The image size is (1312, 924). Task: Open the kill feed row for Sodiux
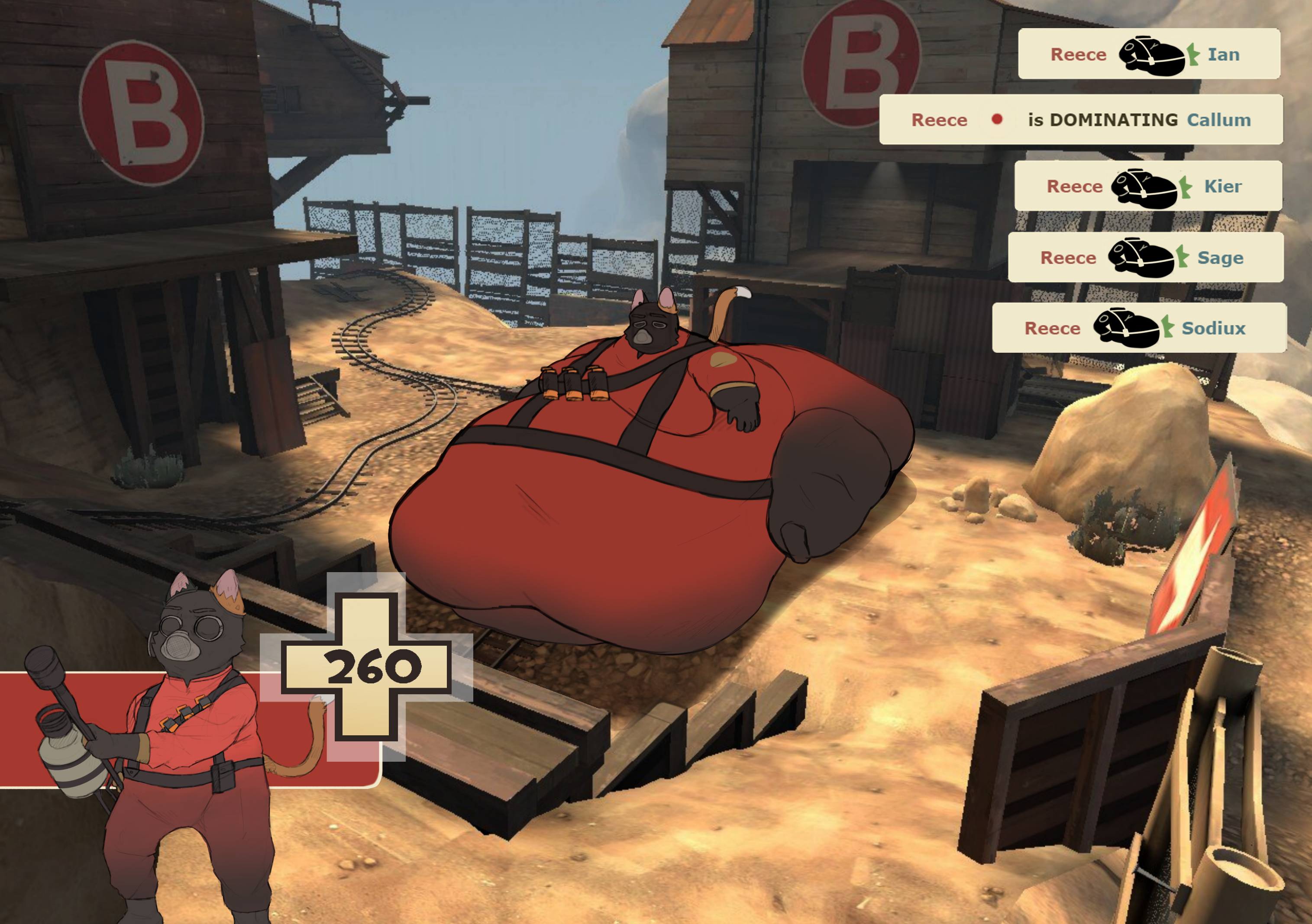[1139, 328]
